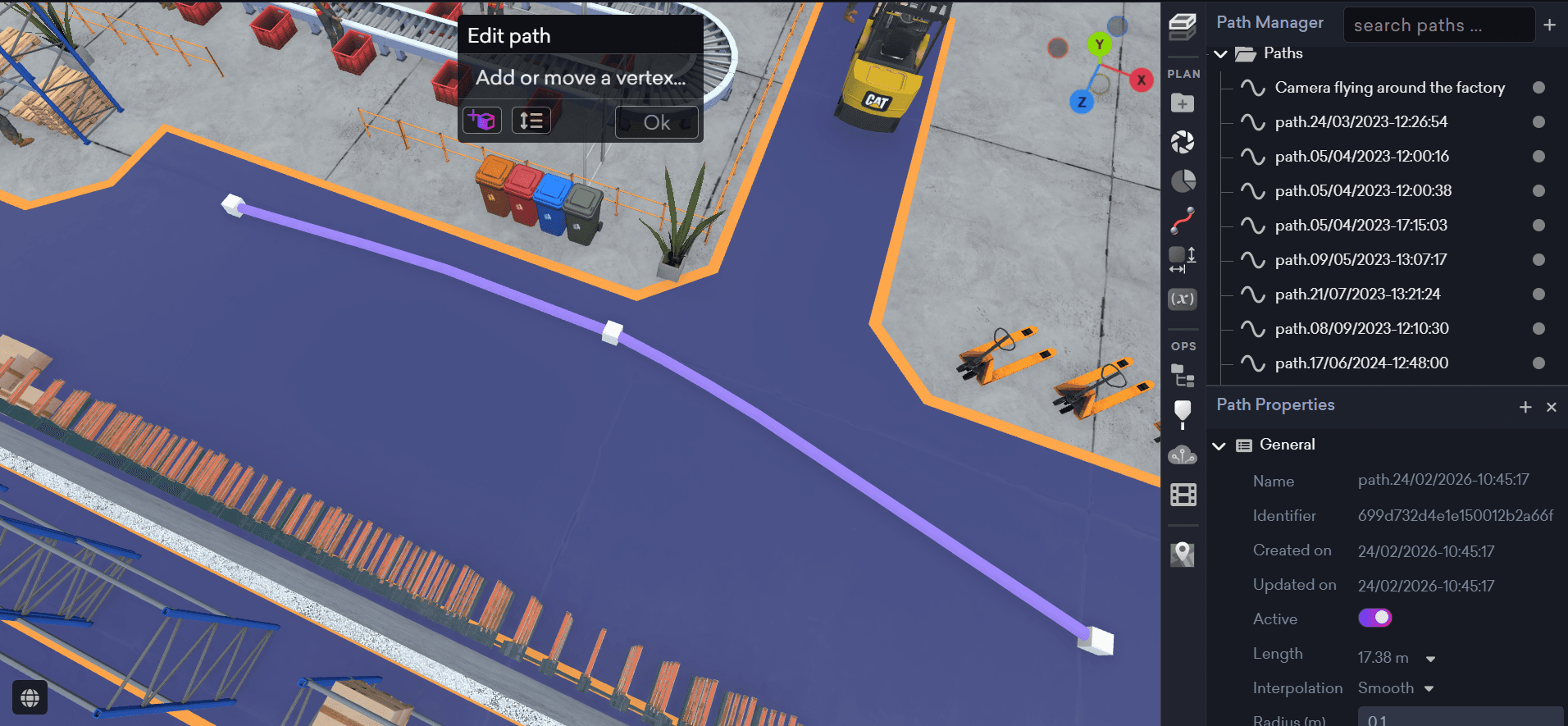
Task: Click the search paths field in Path Manager
Action: pyautogui.click(x=1439, y=25)
